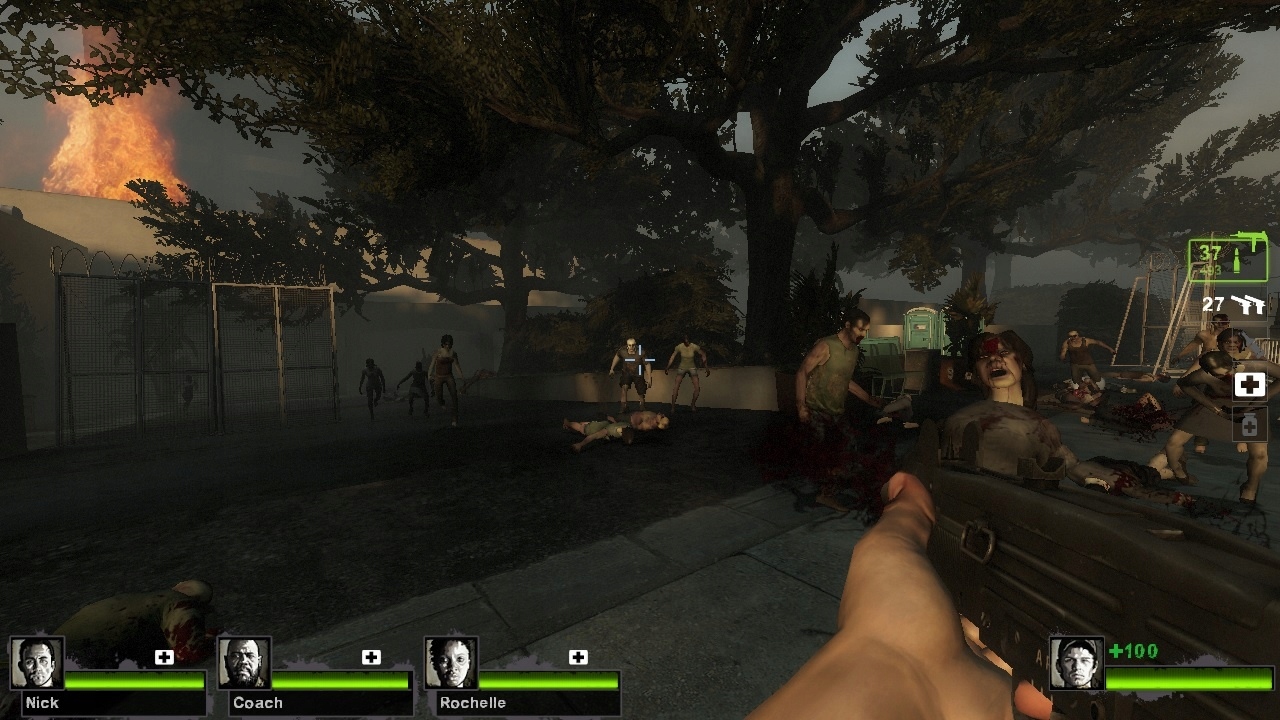Select Nick's portrait in the team panel
This screenshot has height=720, width=1280.
(38, 663)
